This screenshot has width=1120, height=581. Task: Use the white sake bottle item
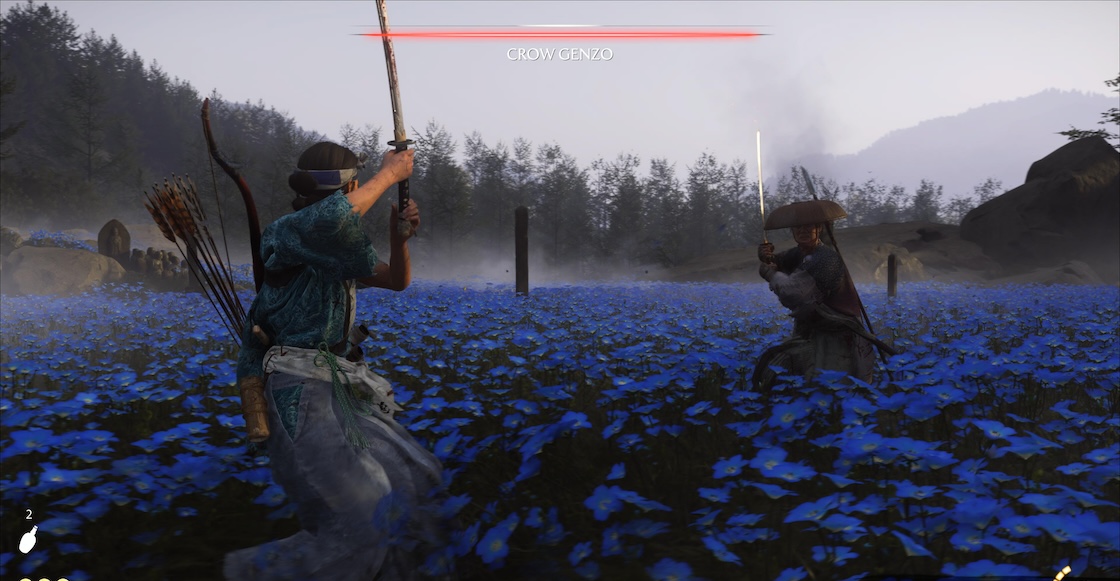click(28, 540)
